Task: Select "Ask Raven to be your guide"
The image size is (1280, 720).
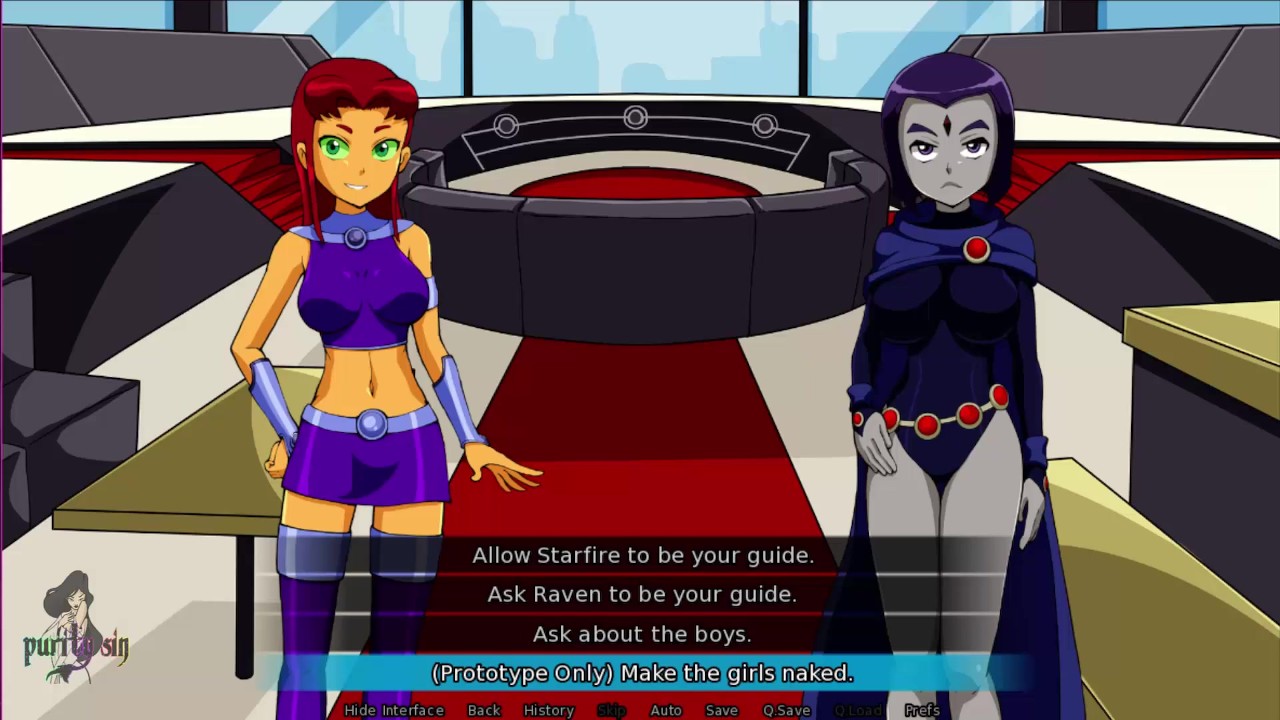Action: tap(642, 594)
